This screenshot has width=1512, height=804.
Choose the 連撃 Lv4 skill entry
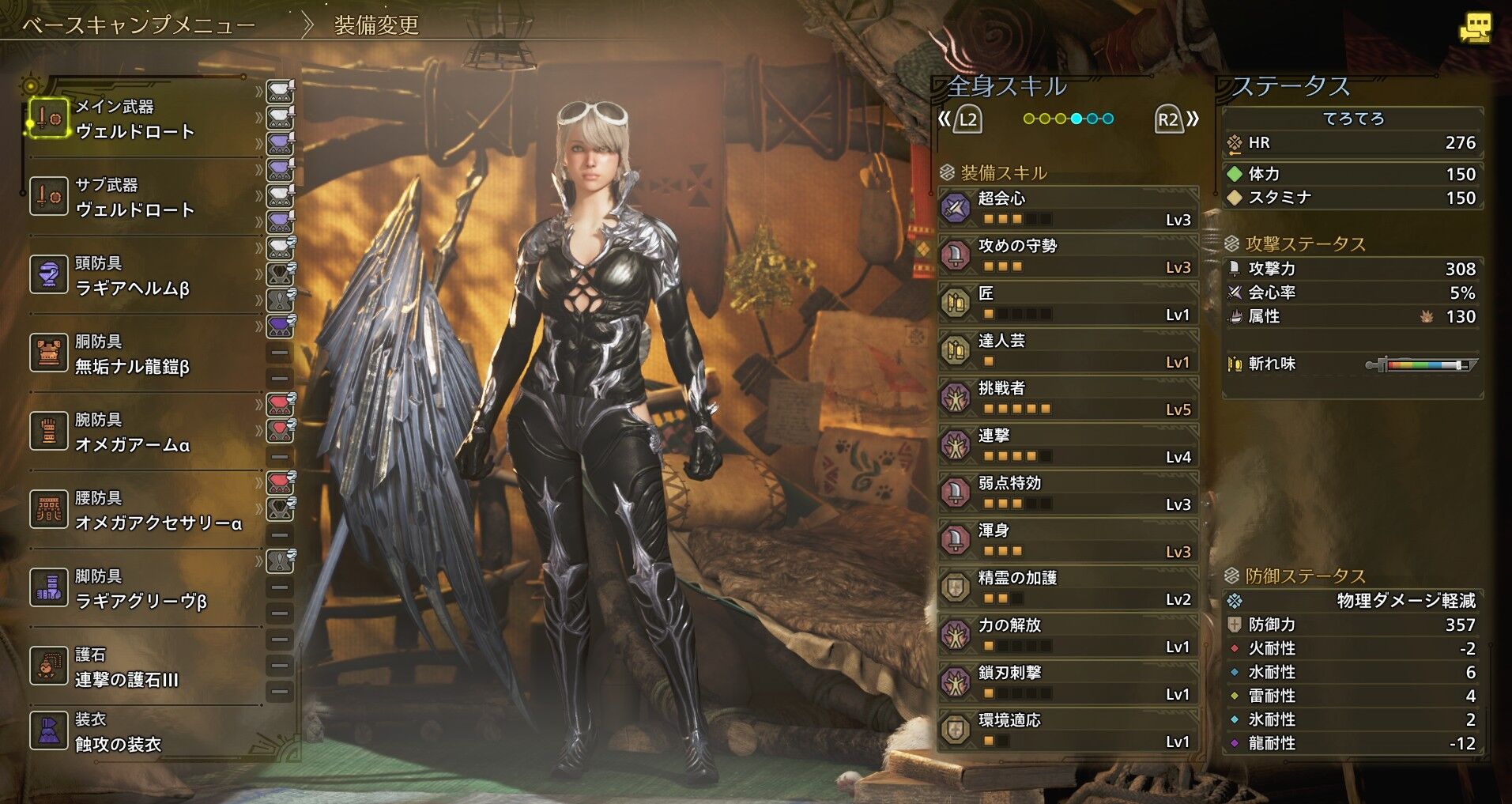(x=1068, y=446)
